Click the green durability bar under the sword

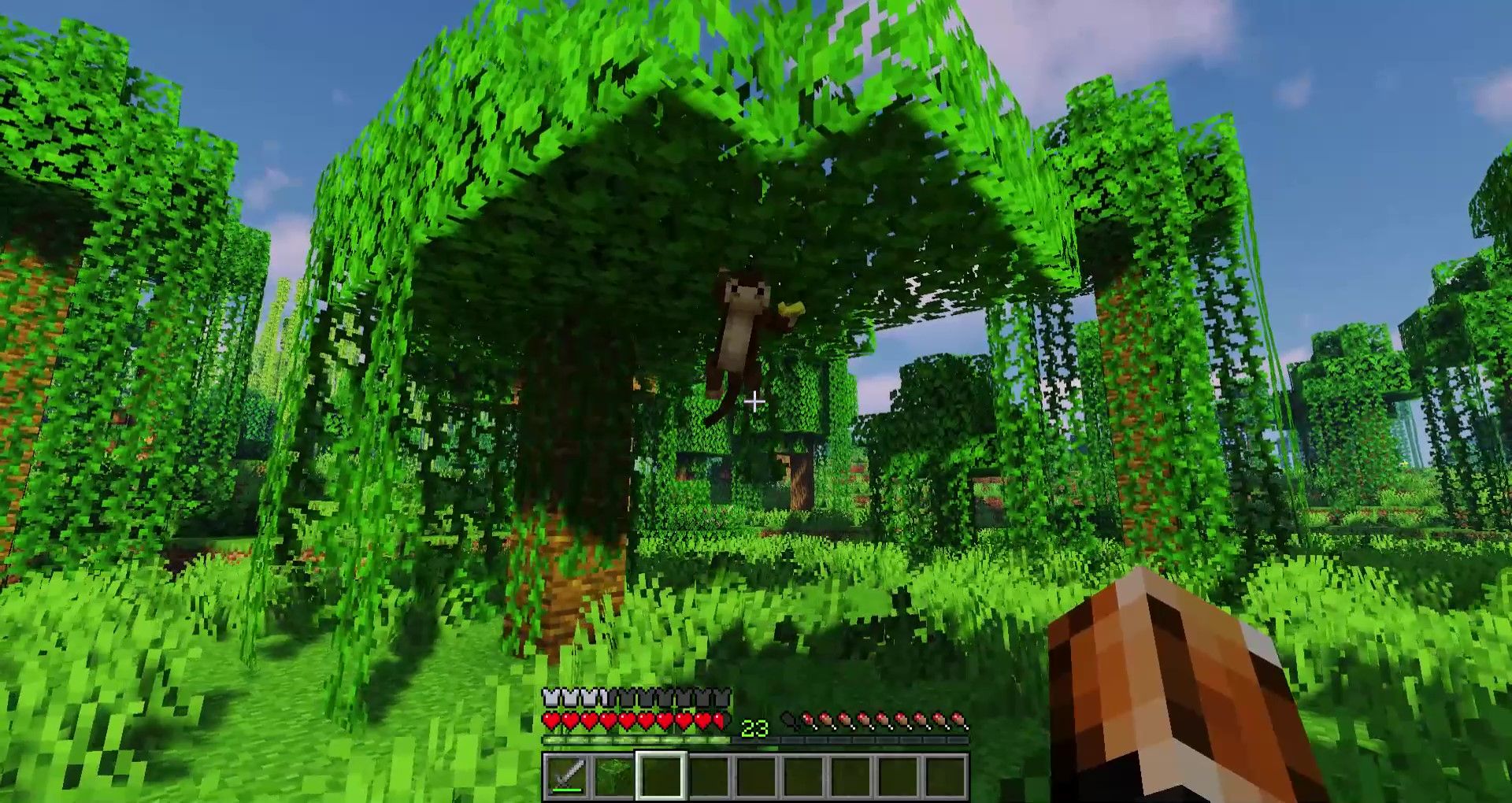click(x=566, y=790)
